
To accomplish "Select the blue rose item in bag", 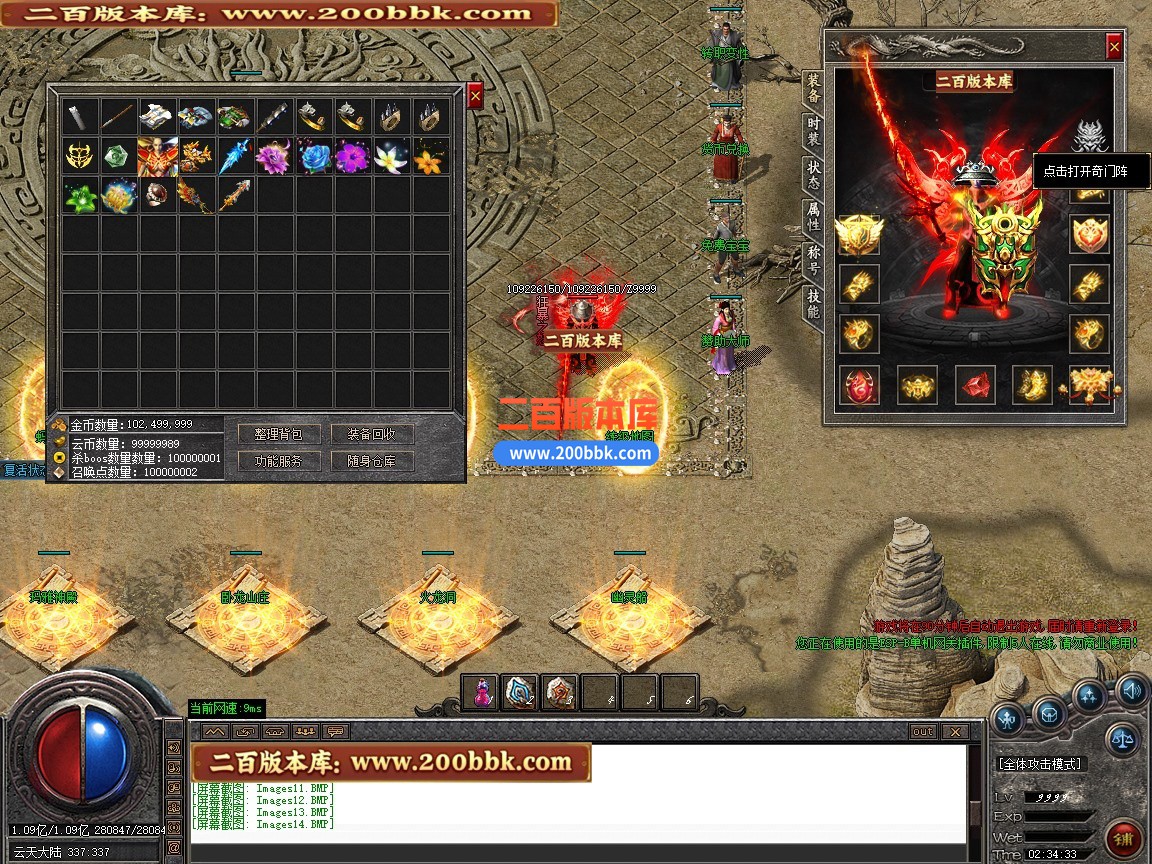I will pos(314,157).
